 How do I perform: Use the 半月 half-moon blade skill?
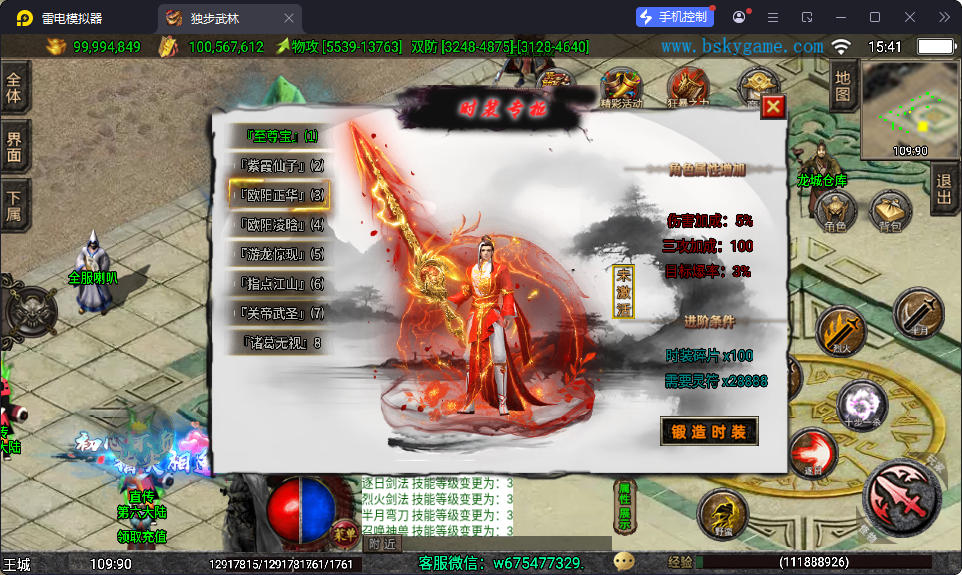click(918, 311)
